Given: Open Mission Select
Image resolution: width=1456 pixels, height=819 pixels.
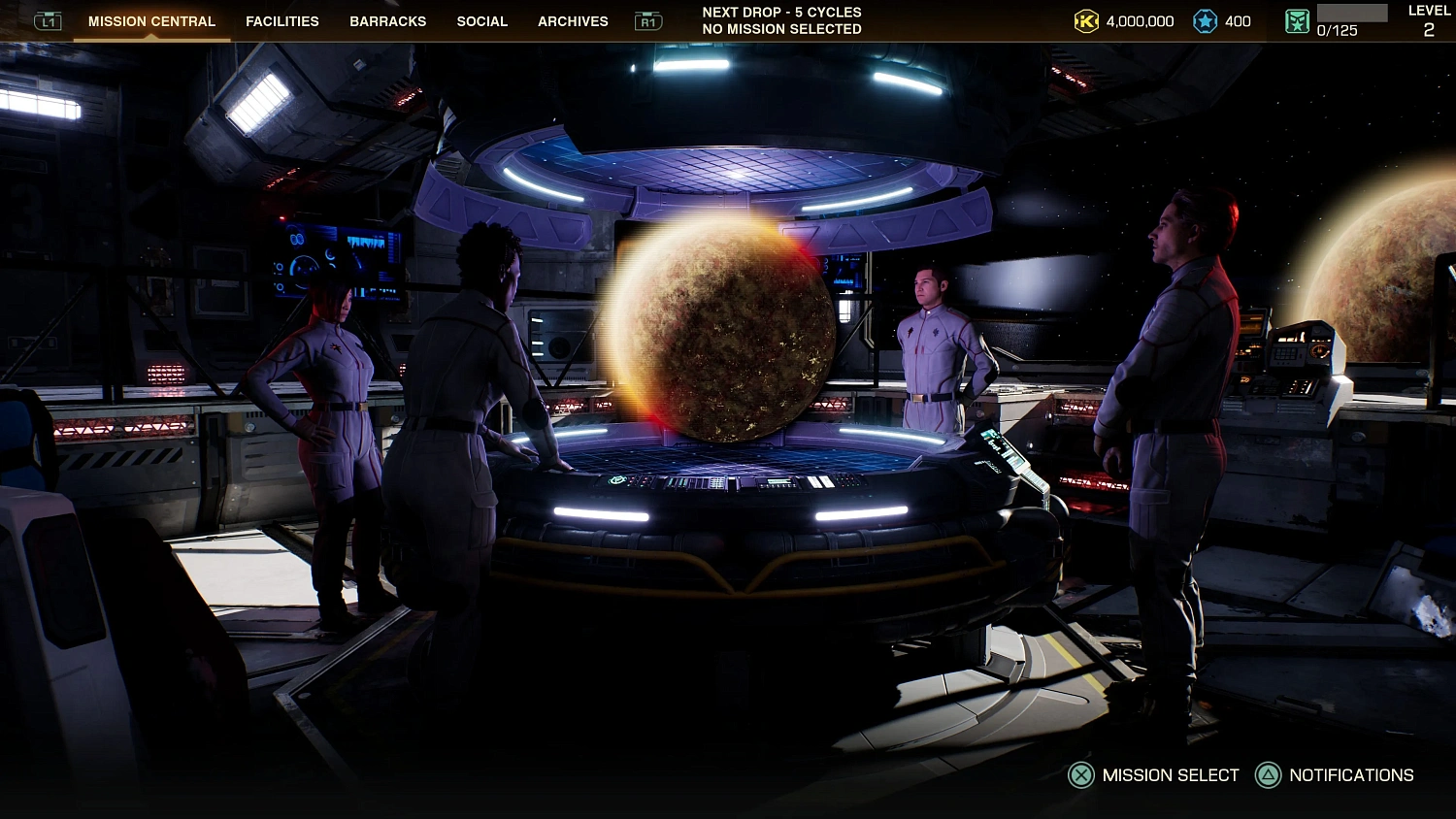Looking at the screenshot, I should pyautogui.click(x=1154, y=775).
